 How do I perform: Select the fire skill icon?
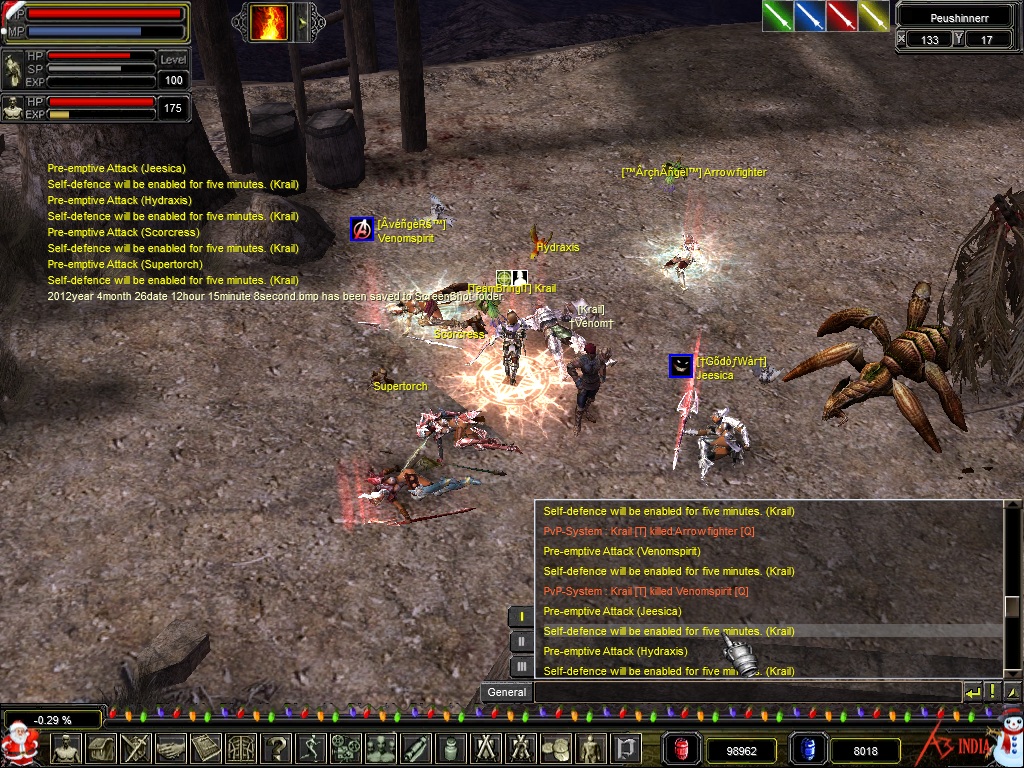click(269, 22)
